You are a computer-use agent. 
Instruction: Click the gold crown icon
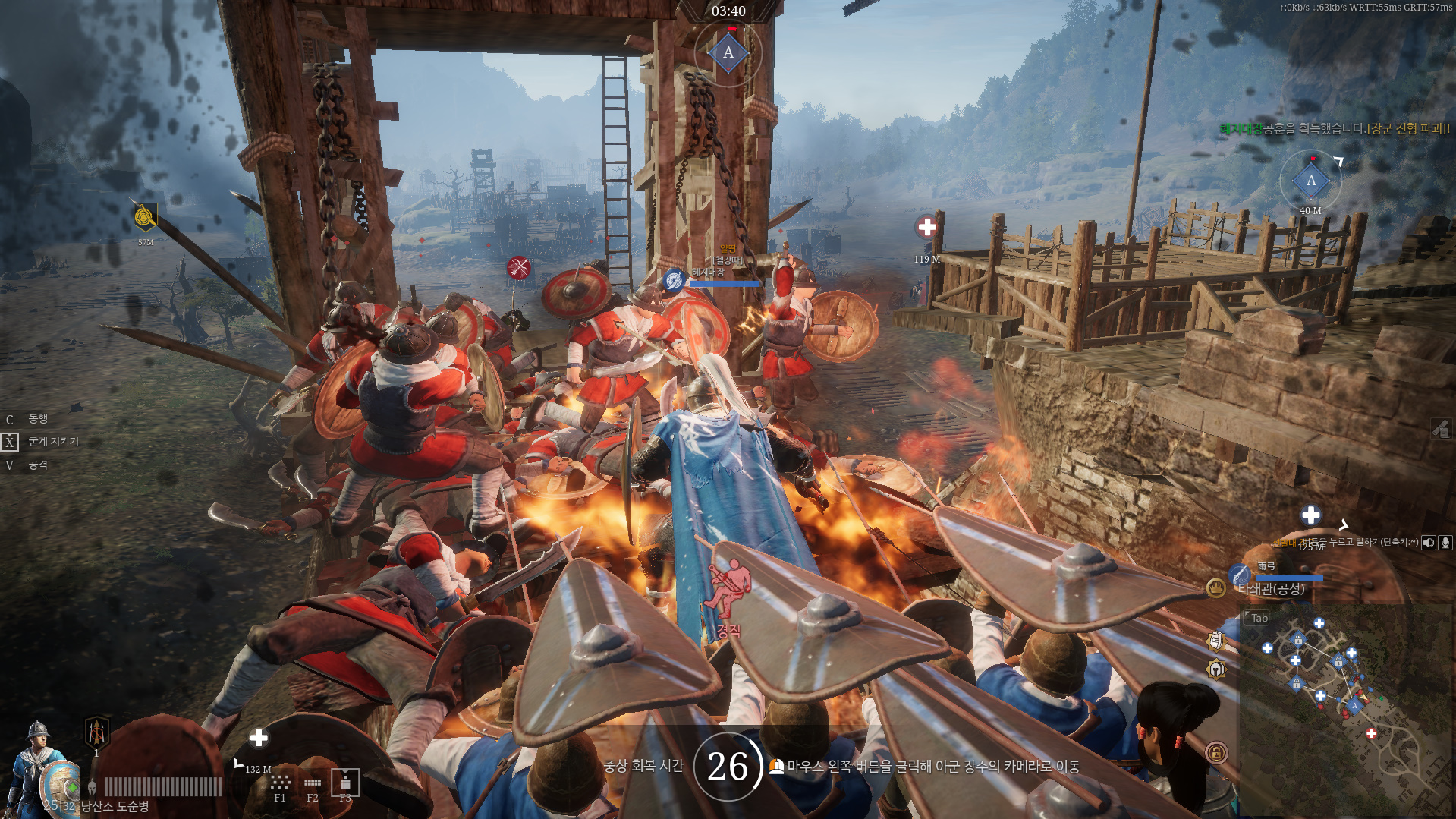click(x=1215, y=587)
